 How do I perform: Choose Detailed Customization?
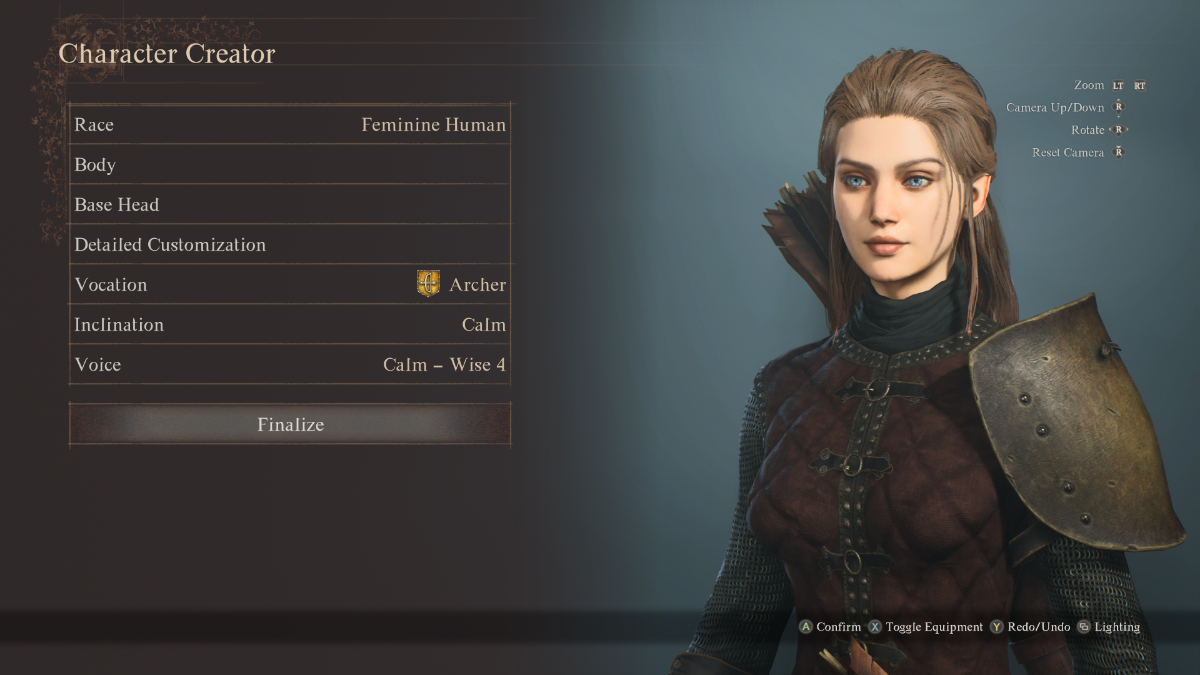click(290, 245)
